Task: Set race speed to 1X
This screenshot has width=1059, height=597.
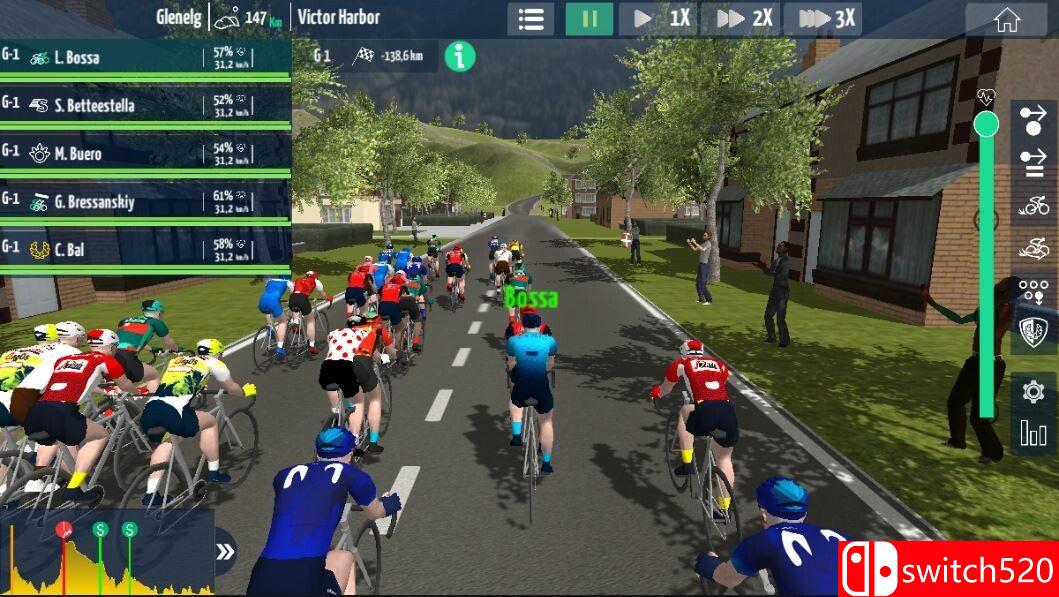Action: click(660, 19)
